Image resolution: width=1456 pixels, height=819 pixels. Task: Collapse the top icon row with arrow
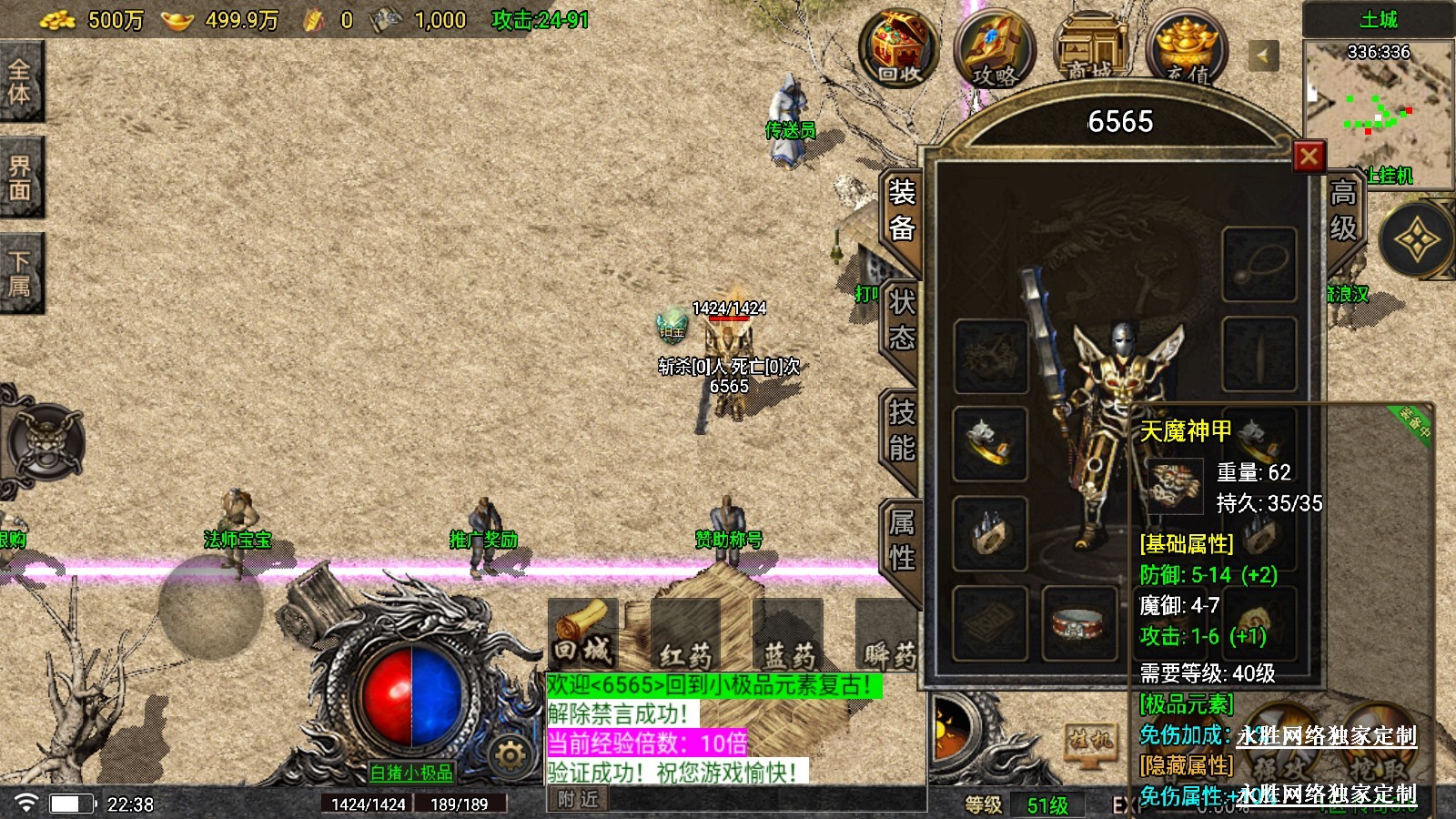click(1262, 56)
